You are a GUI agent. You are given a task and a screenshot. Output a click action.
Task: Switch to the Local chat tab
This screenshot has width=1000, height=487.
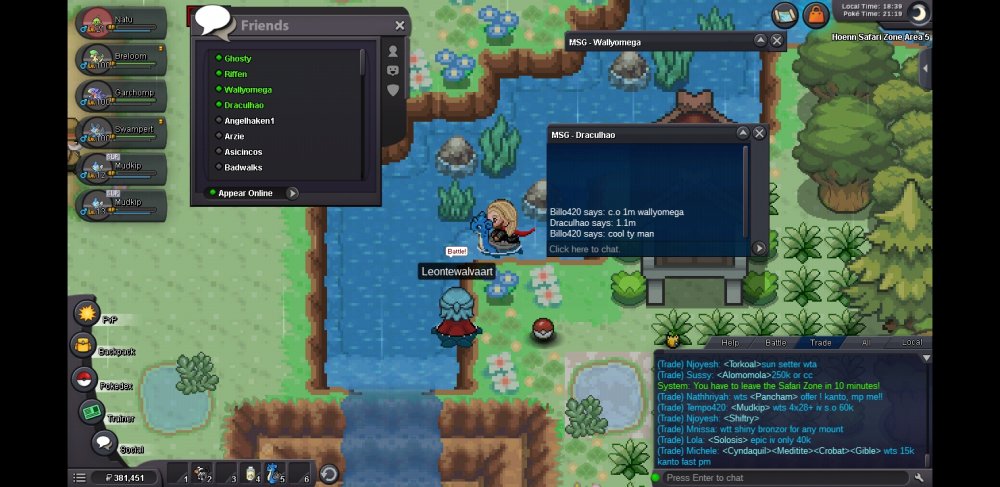click(x=911, y=342)
